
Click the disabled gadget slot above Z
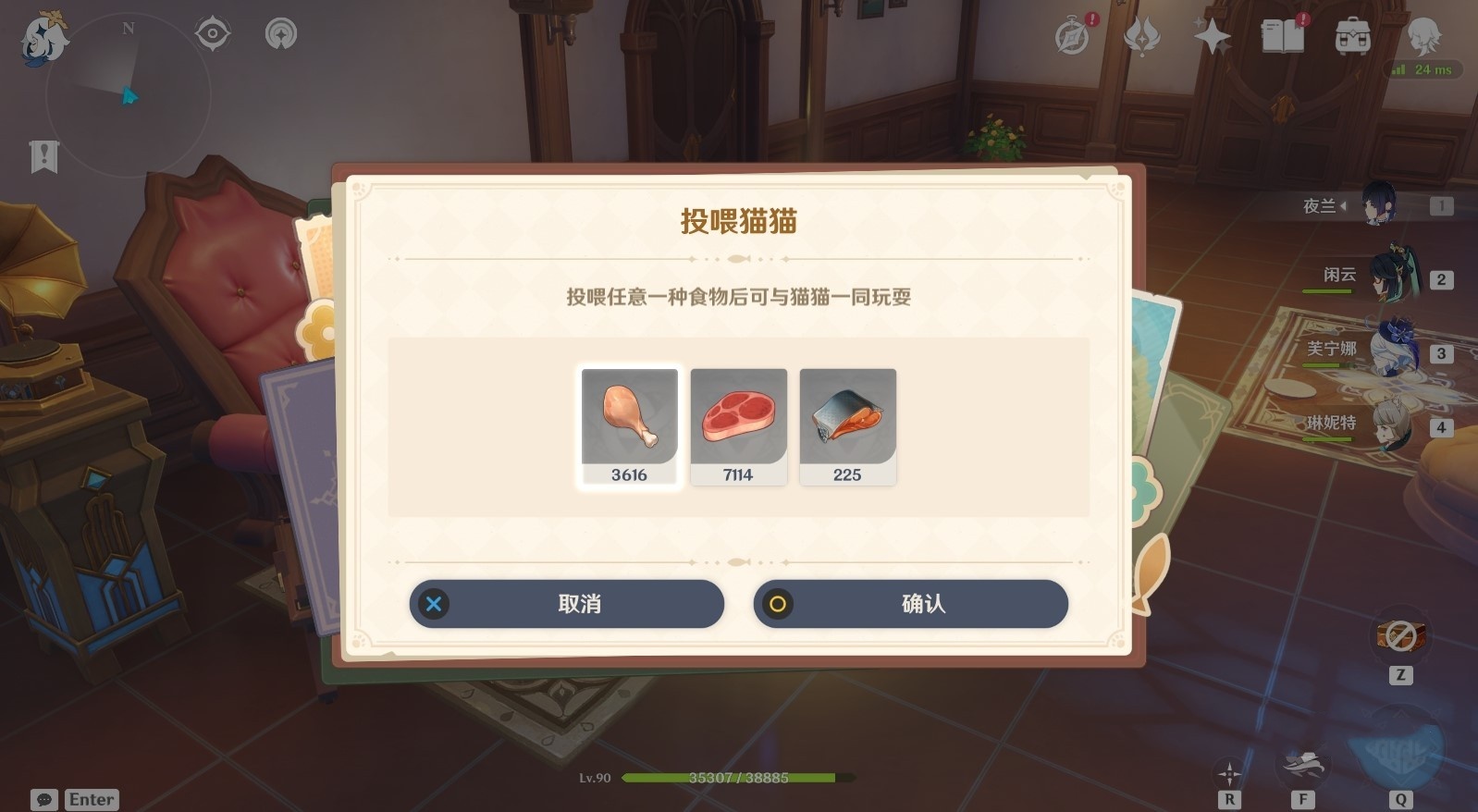1398,636
